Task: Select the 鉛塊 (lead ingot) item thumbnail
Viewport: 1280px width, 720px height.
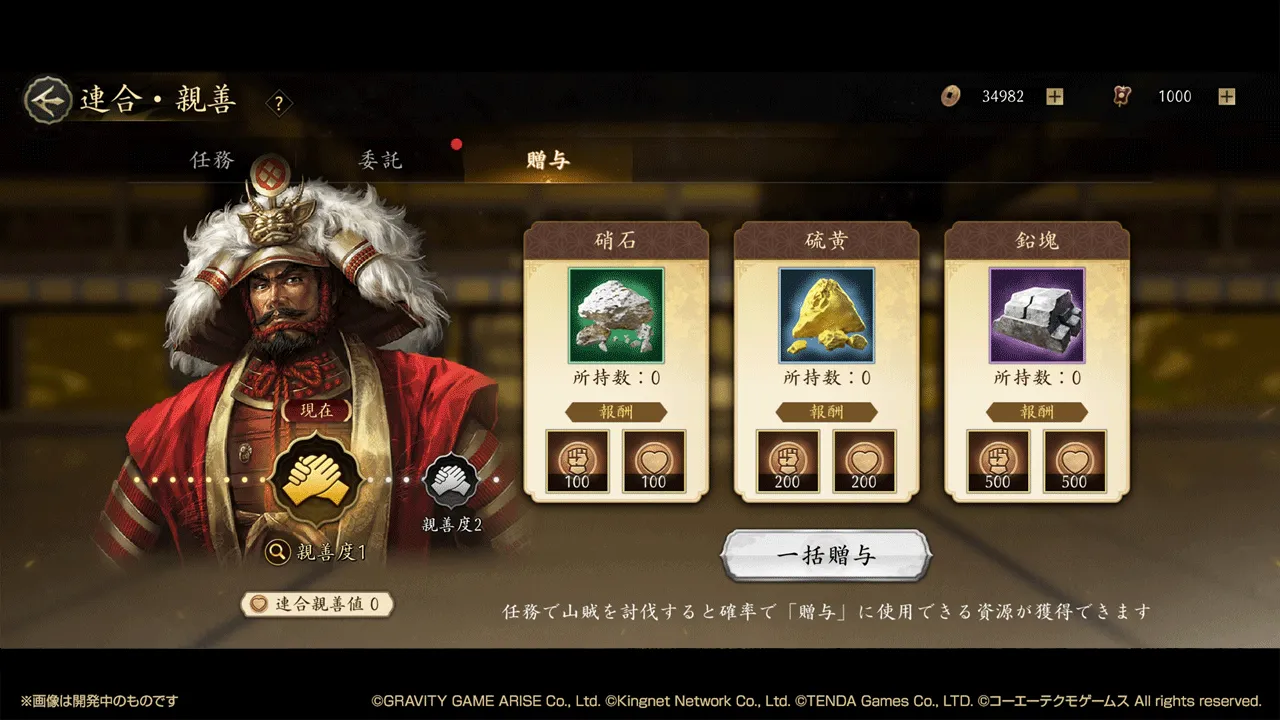Action: click(x=1037, y=314)
